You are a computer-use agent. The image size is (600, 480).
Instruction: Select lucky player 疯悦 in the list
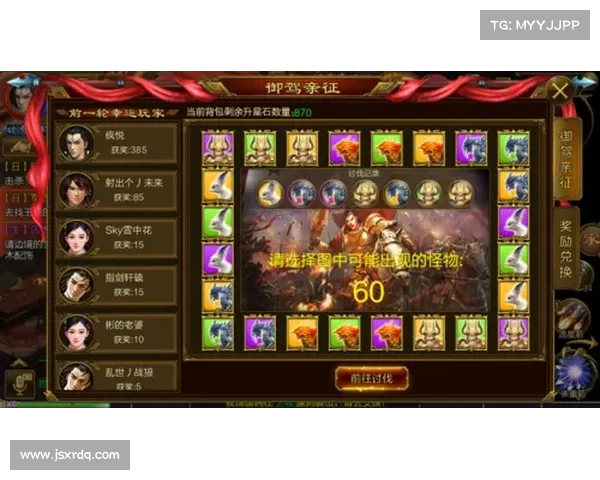116,142
